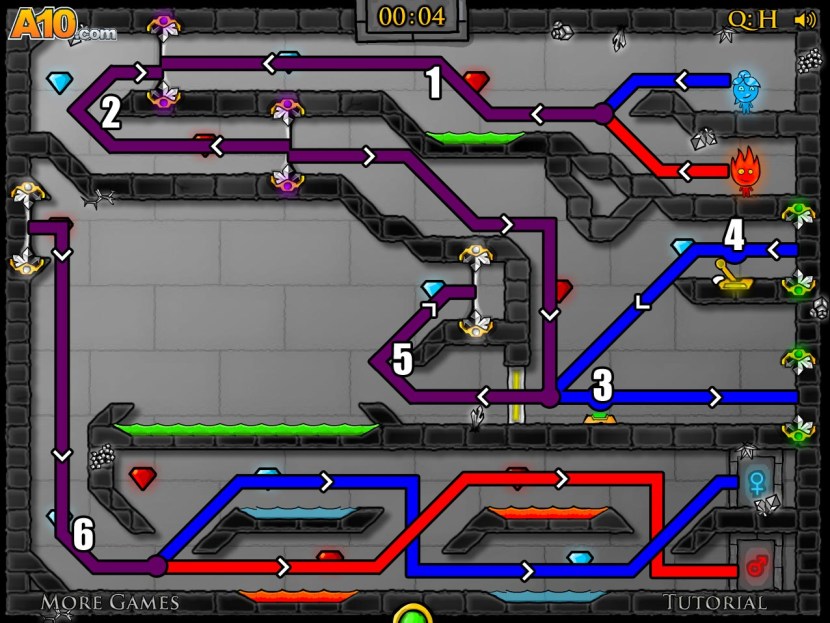Mute sound with the speaker icon
This screenshot has width=830, height=623.
click(803, 19)
